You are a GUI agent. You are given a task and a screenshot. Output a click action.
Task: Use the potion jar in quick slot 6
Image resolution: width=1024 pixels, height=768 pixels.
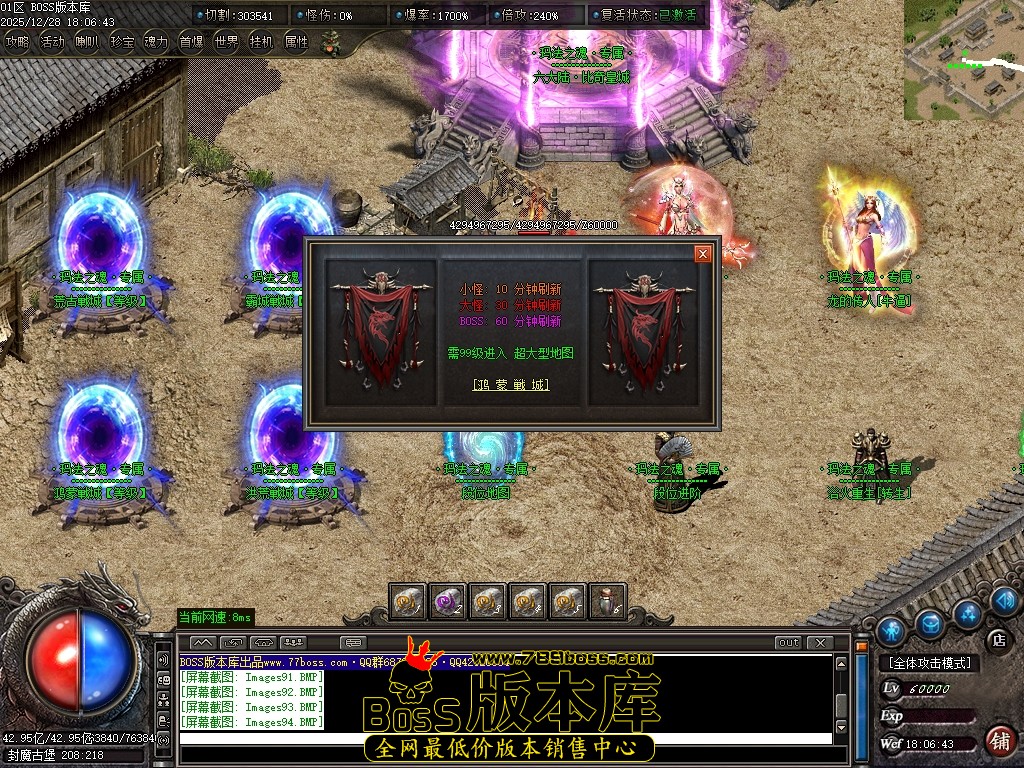coord(607,602)
